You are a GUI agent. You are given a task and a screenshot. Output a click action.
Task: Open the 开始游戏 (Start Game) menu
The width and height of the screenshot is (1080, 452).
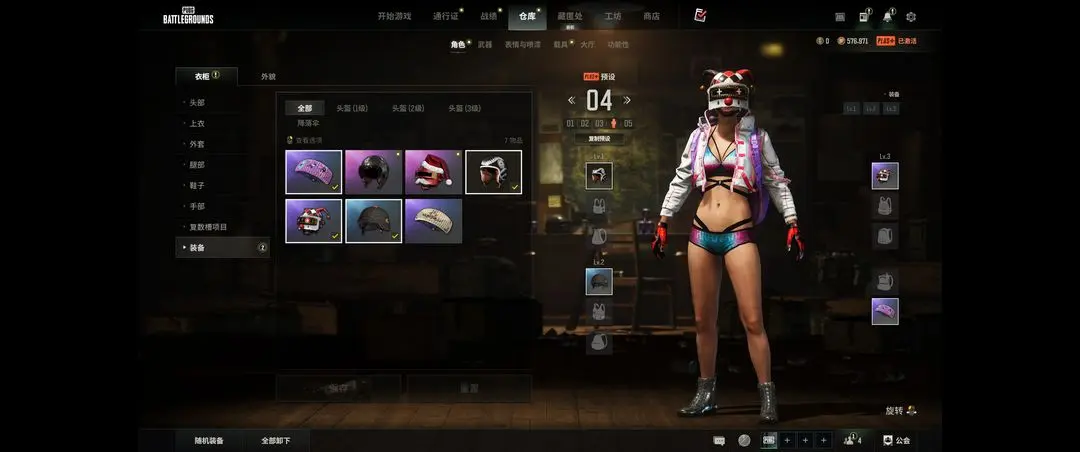394,17
